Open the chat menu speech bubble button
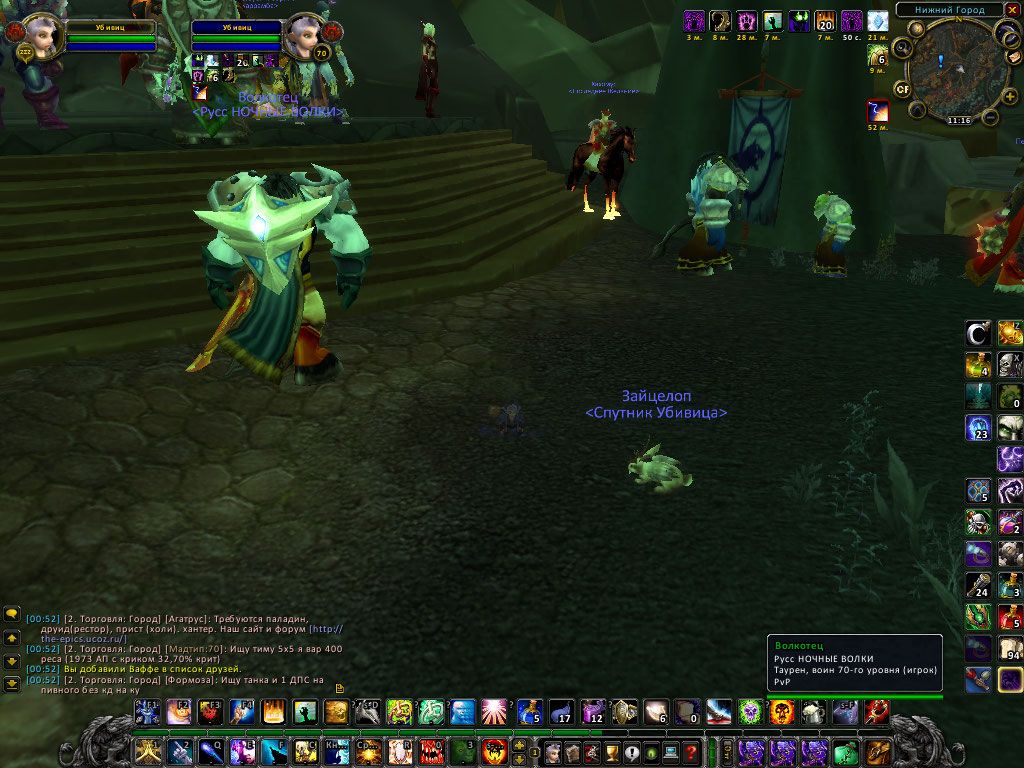 12,613
